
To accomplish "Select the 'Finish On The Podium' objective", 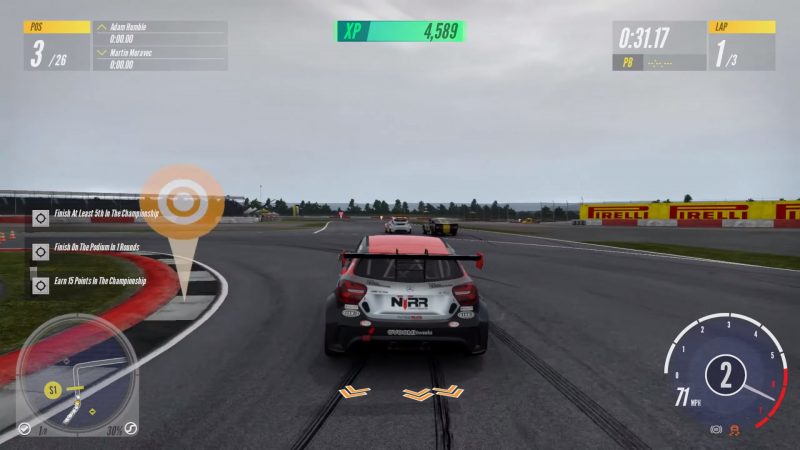I will pyautogui.click(x=95, y=248).
